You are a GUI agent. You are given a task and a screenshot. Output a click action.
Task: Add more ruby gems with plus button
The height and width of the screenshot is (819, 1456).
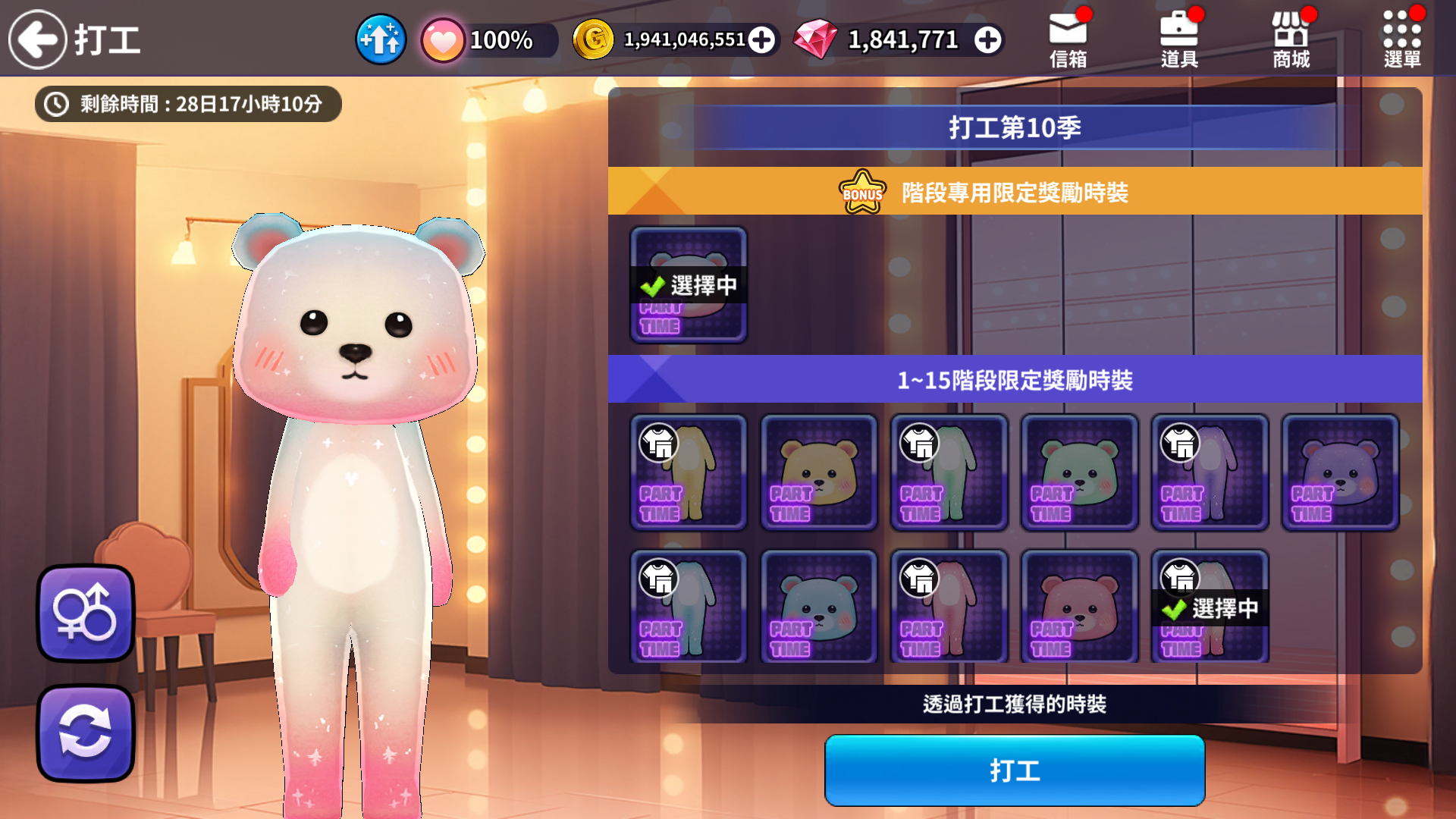[x=987, y=40]
